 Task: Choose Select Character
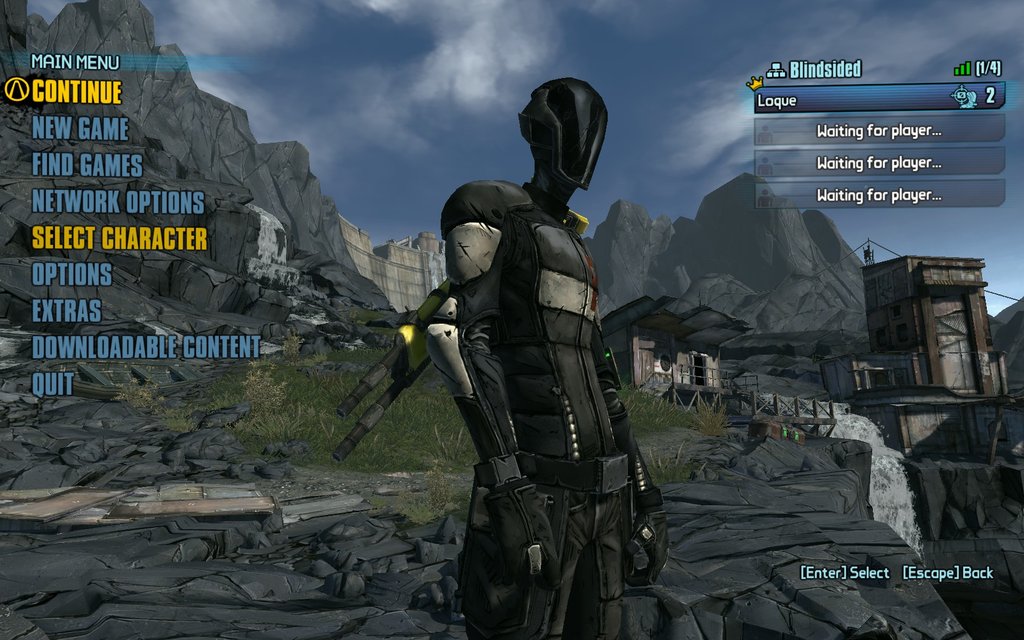120,238
